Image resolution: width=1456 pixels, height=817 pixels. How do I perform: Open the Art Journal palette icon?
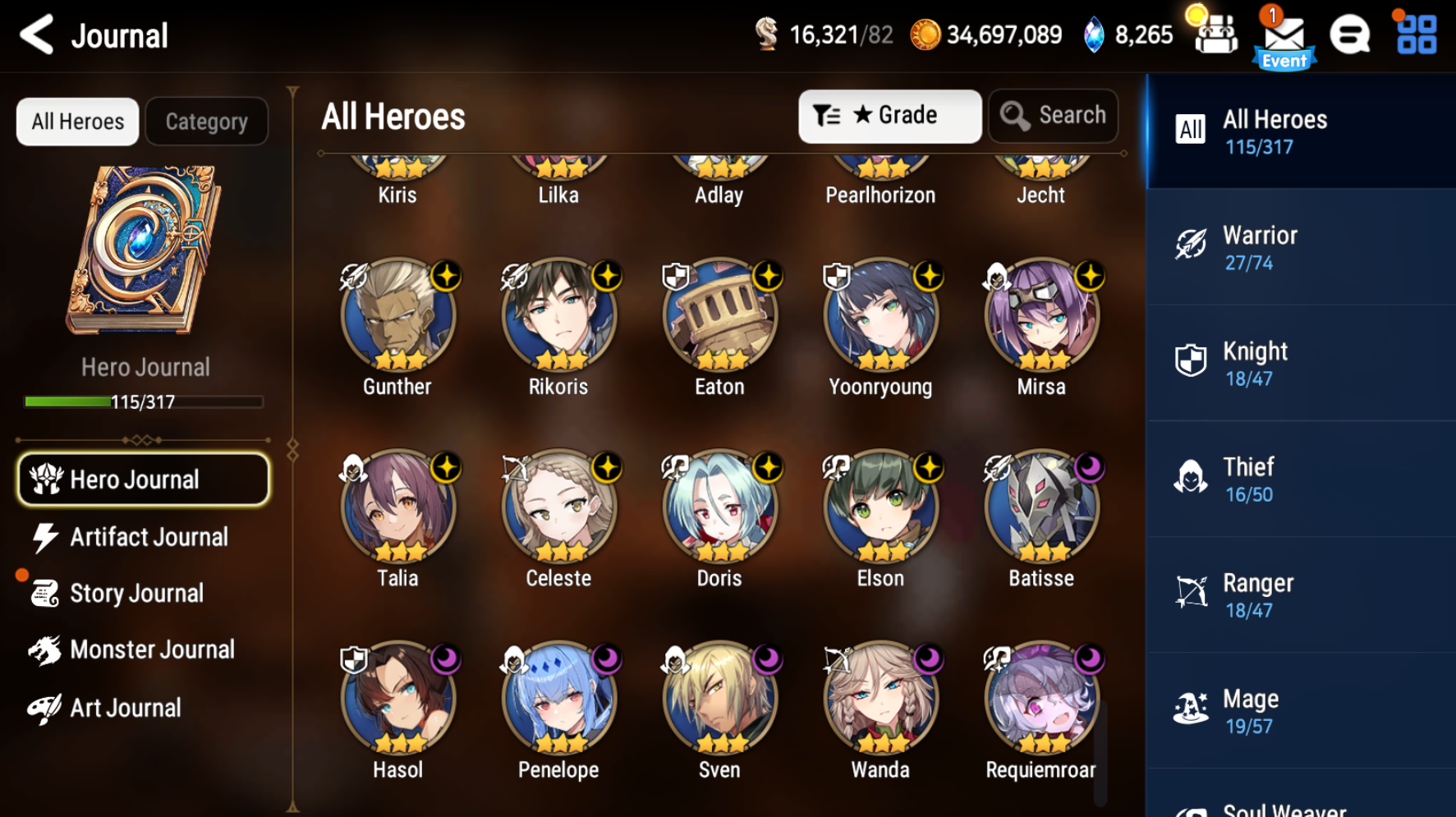45,707
